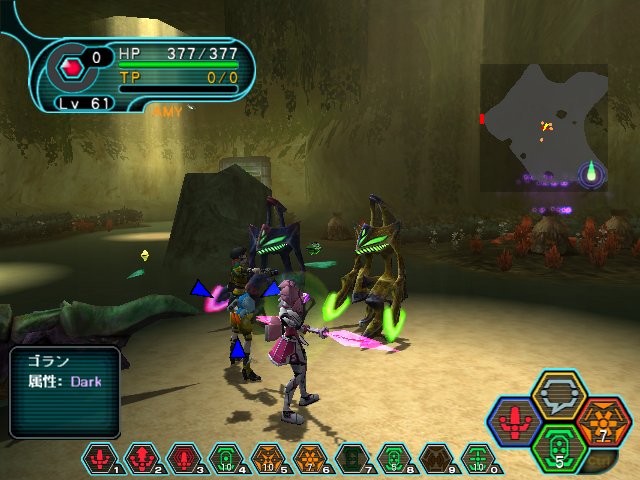Viewport: 640px width, 480px height.
Task: Click the area minimap
Action: pos(543,127)
